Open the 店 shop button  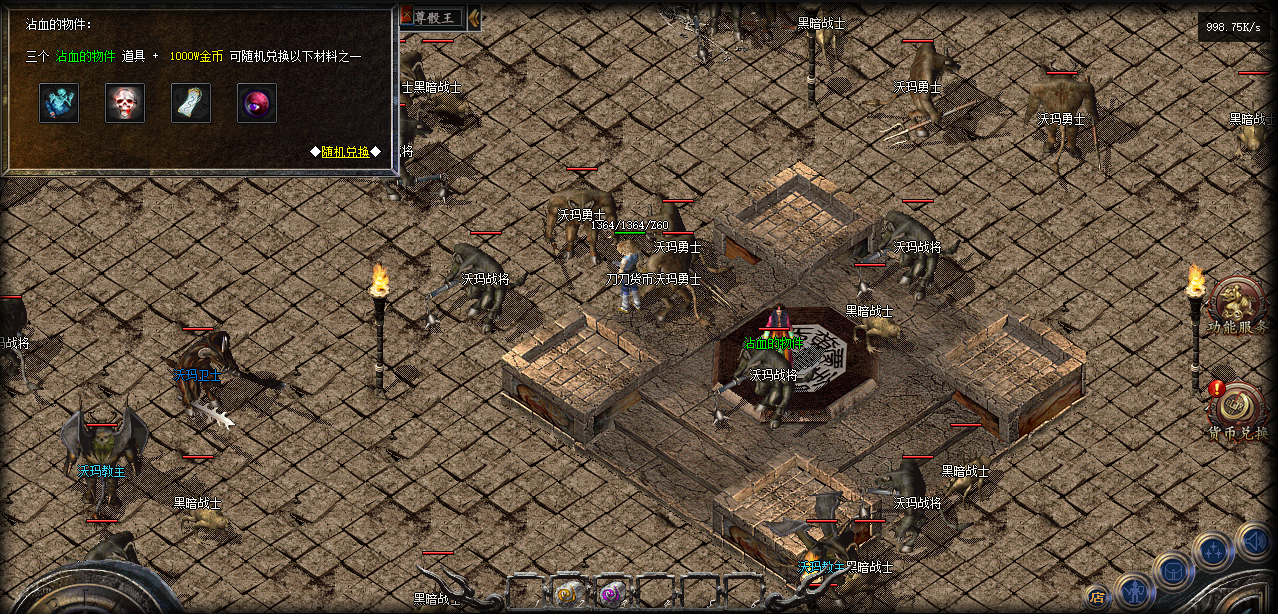coord(1097,598)
